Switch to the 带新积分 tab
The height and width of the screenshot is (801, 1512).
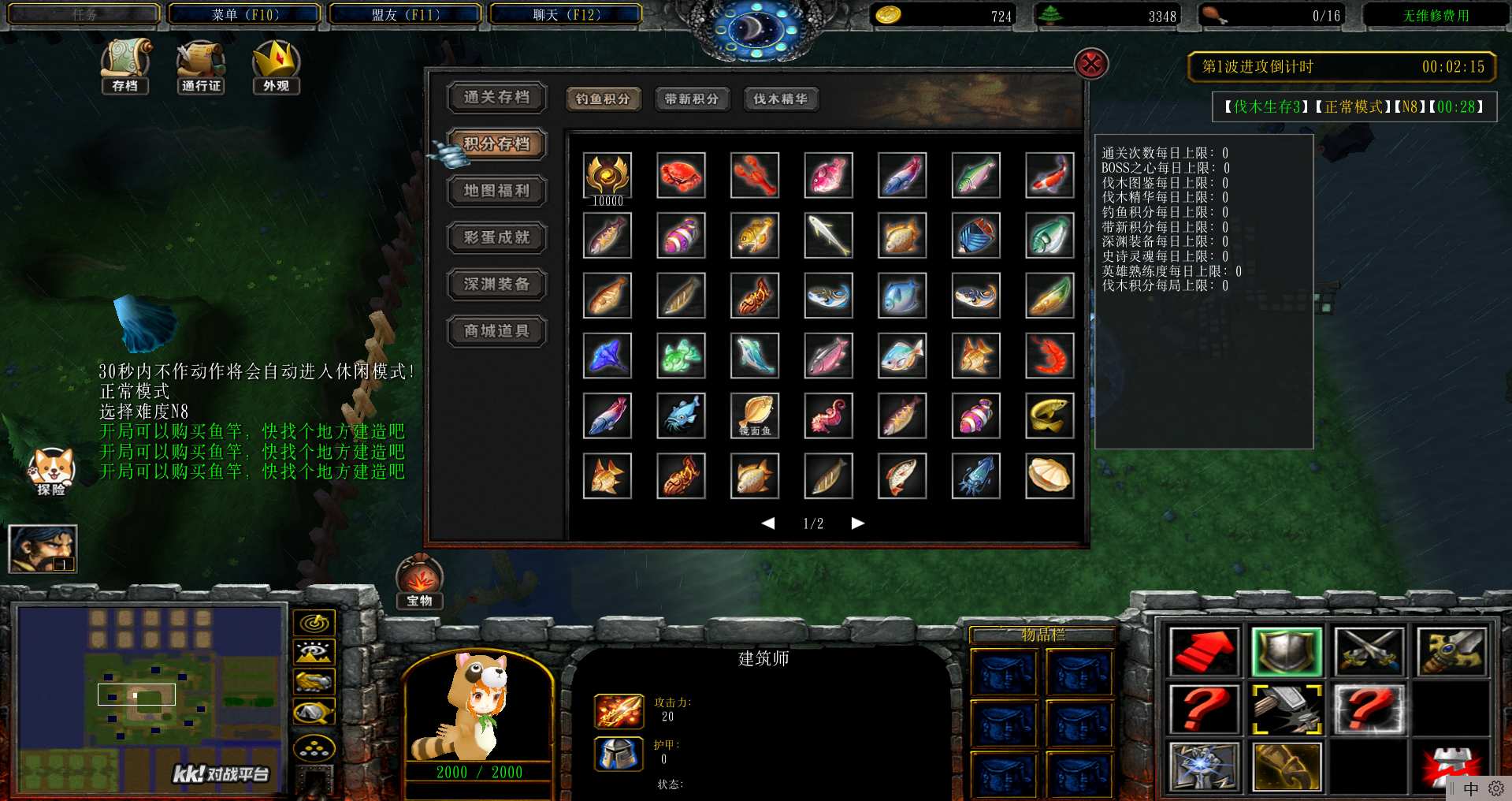click(692, 99)
